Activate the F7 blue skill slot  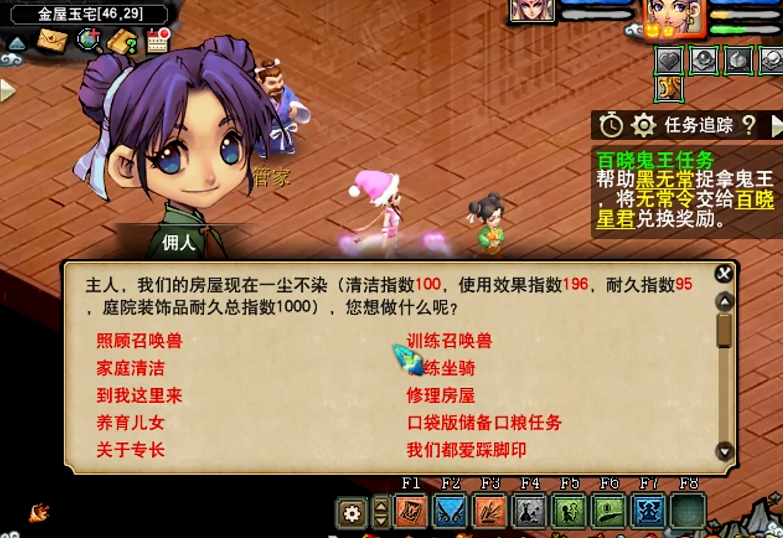tap(650, 511)
